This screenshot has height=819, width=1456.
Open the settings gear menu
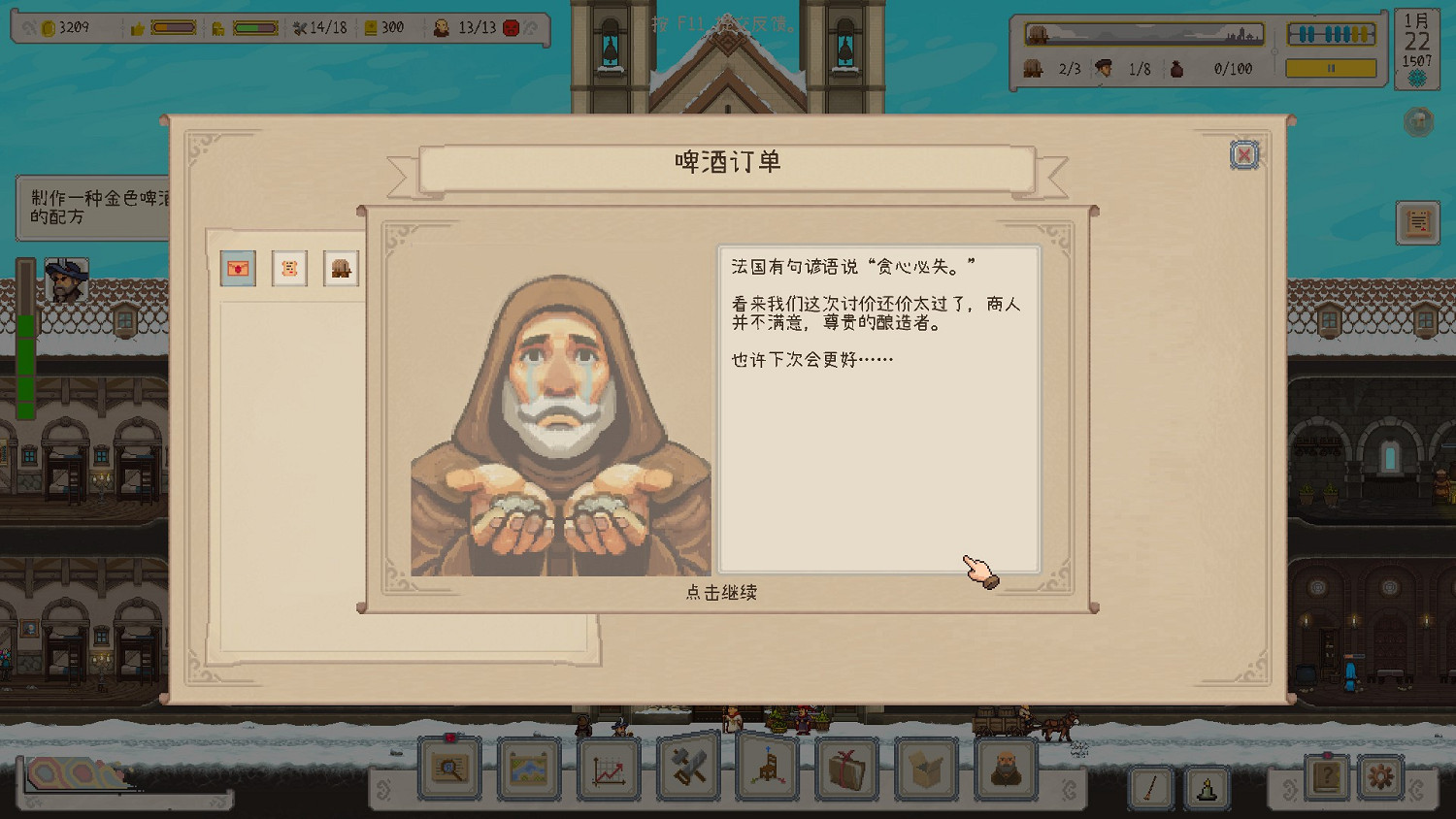[x=1383, y=776]
